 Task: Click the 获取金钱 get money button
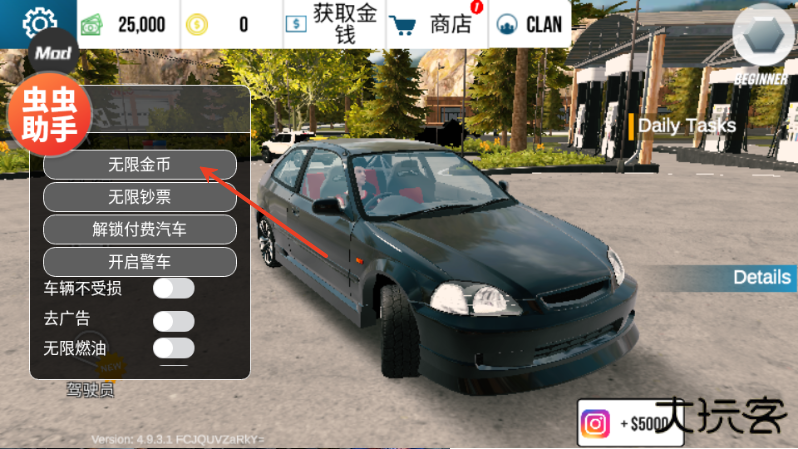pos(330,24)
